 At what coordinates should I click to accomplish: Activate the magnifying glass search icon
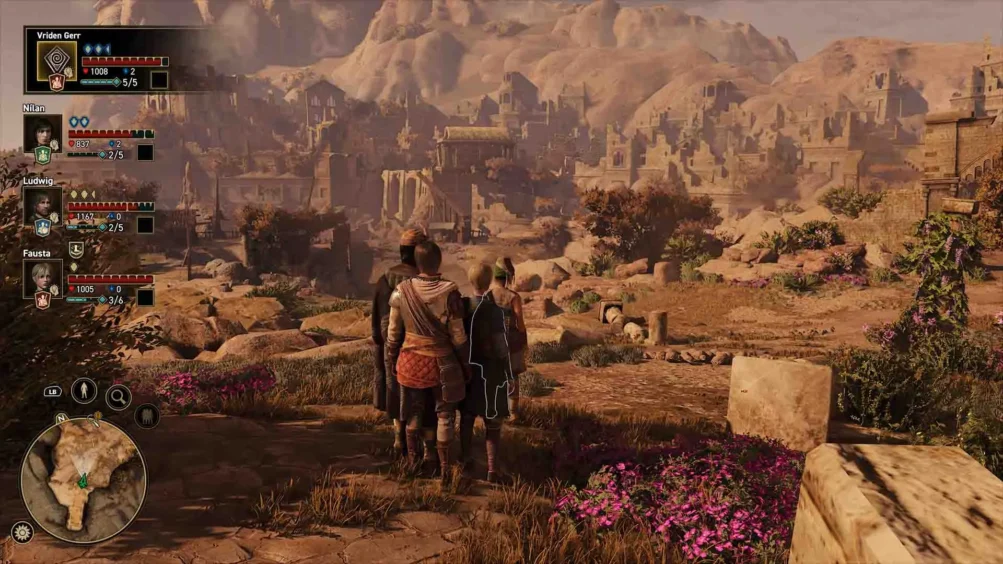pos(118,397)
